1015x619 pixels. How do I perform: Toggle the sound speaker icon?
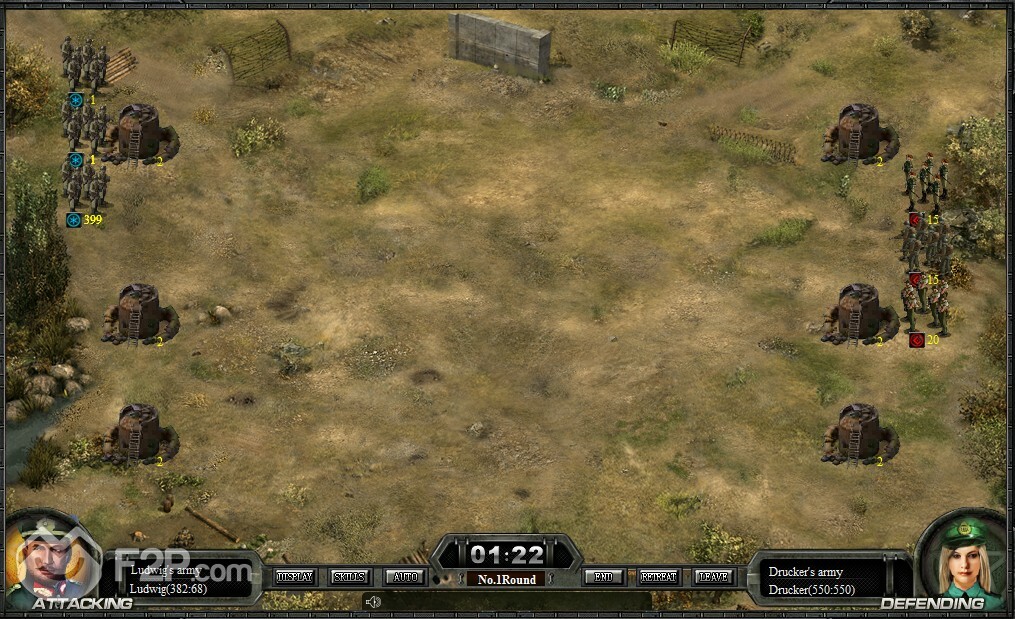click(373, 602)
